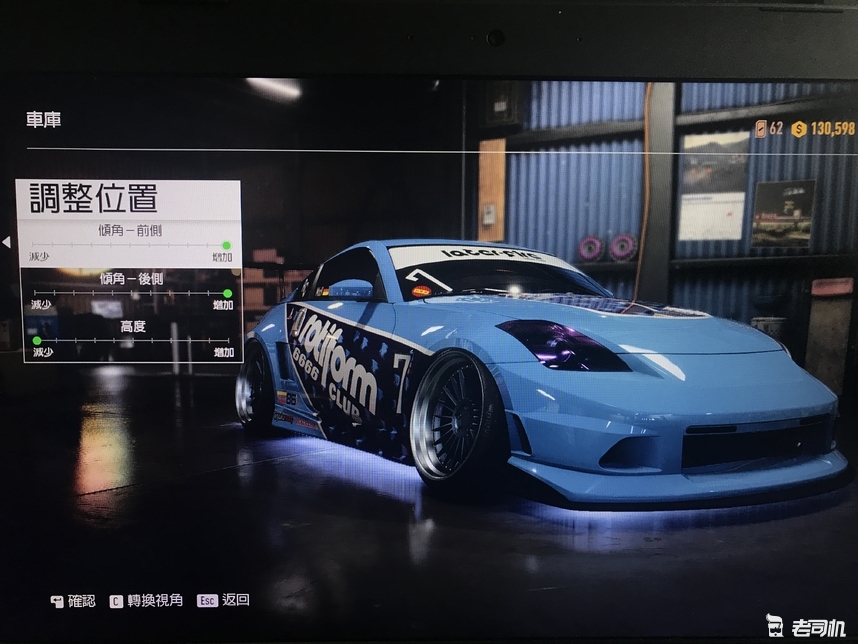Click the 高度 height slider's green handle
Screen dimensions: 858x644
tap(37, 340)
